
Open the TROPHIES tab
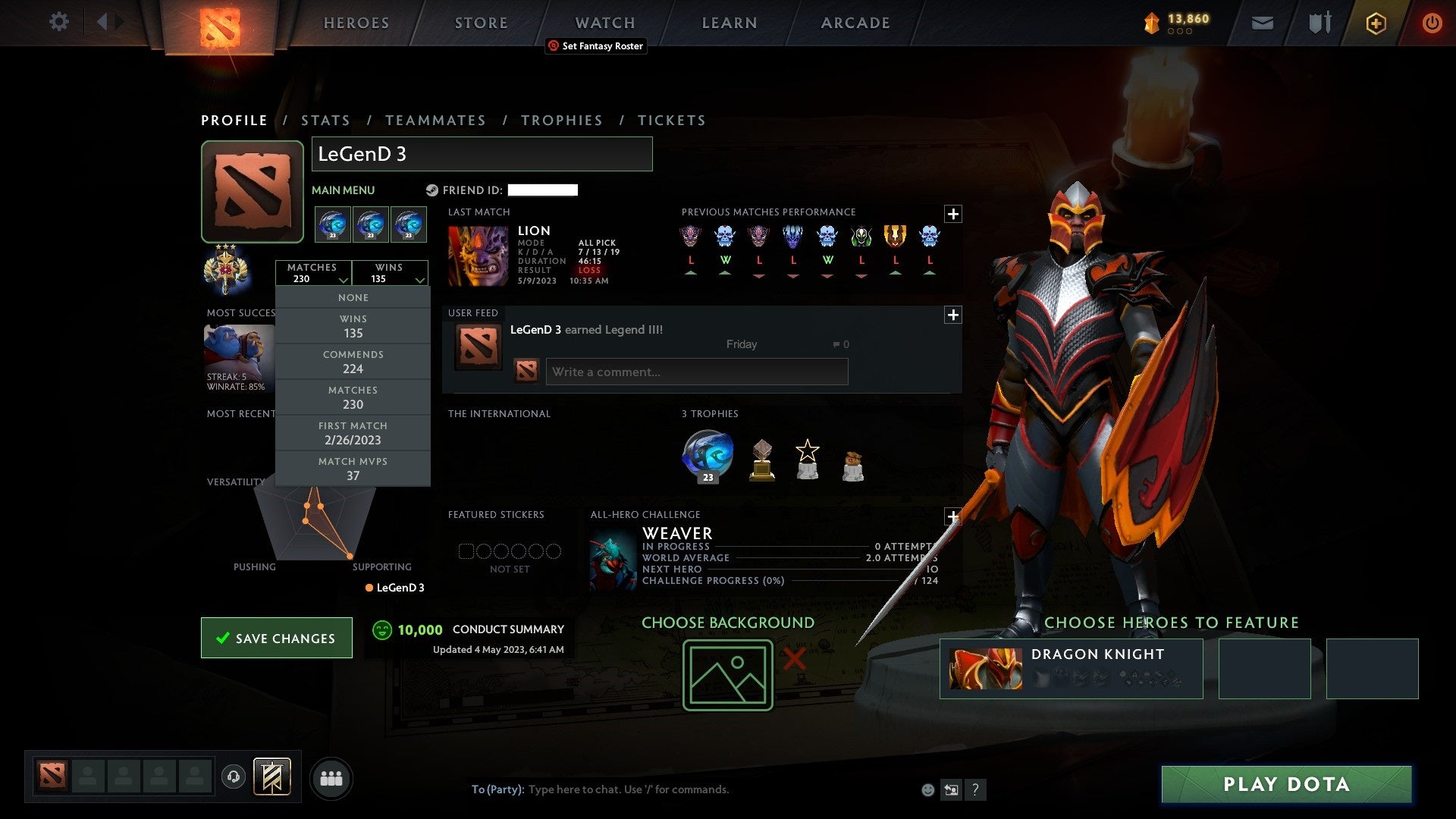click(561, 120)
